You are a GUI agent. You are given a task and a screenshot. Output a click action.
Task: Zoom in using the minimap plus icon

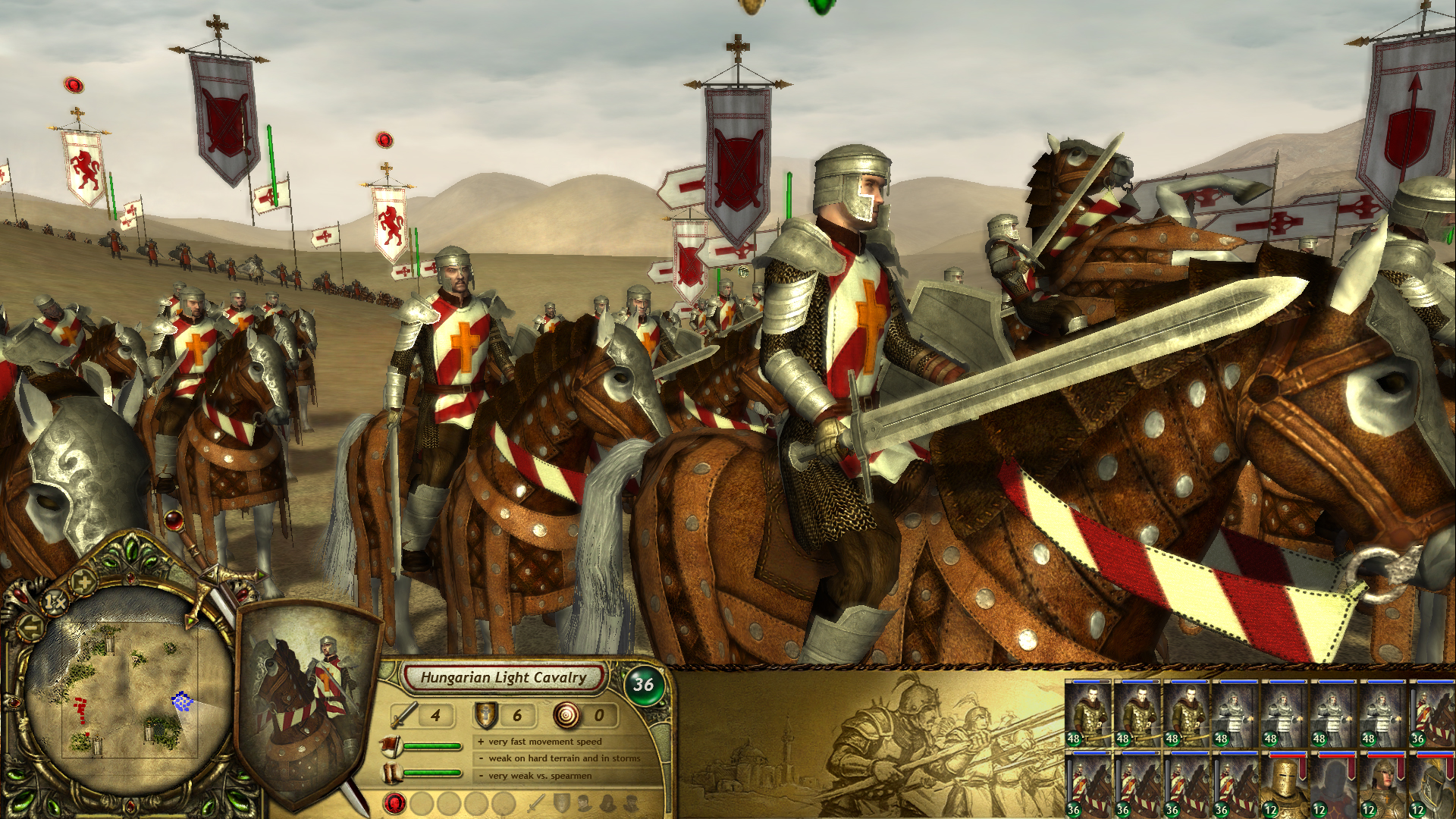[83, 582]
